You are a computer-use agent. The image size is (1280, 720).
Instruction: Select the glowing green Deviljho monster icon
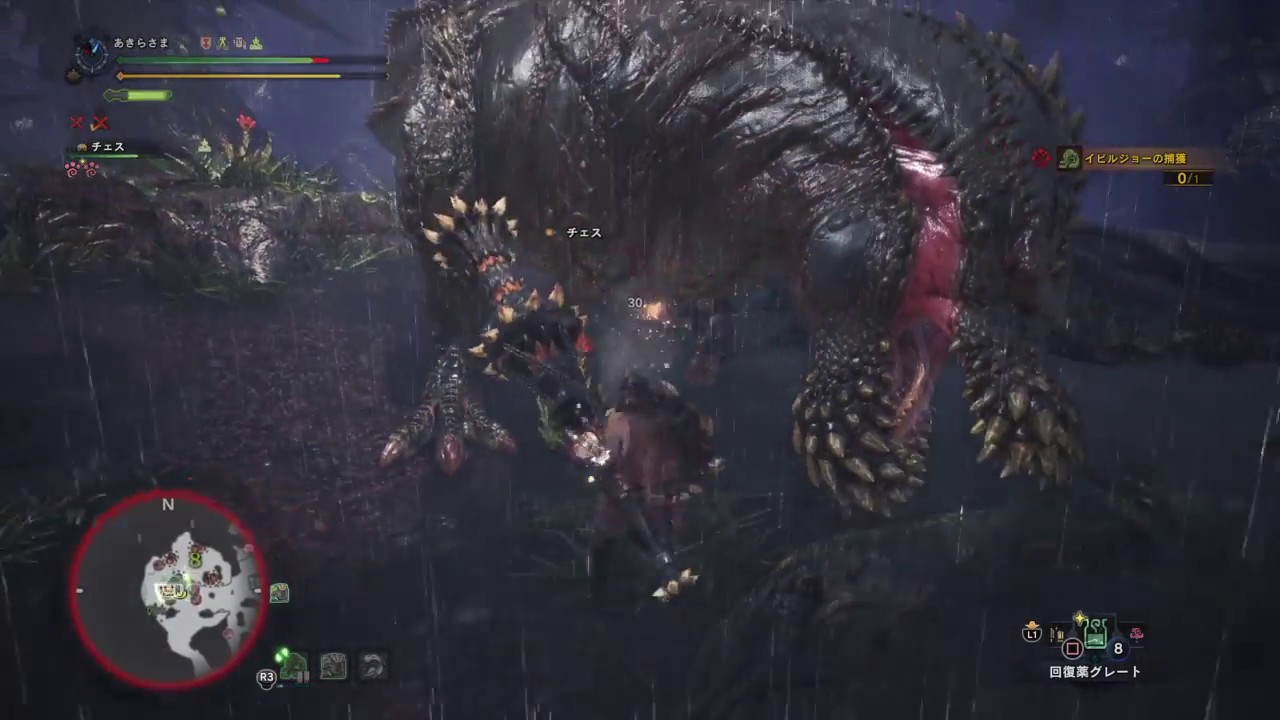click(293, 667)
